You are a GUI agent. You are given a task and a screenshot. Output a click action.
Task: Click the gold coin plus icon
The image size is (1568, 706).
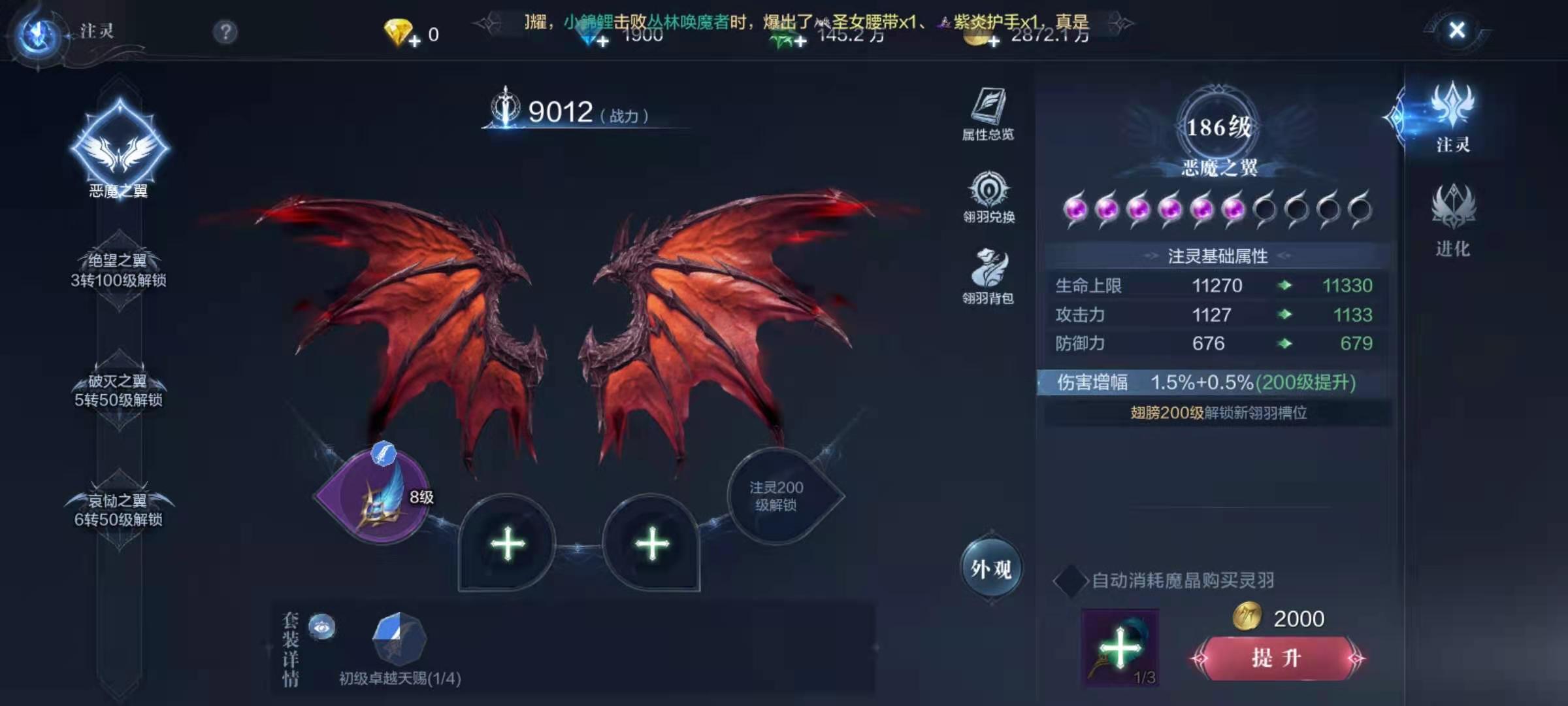[x=993, y=42]
